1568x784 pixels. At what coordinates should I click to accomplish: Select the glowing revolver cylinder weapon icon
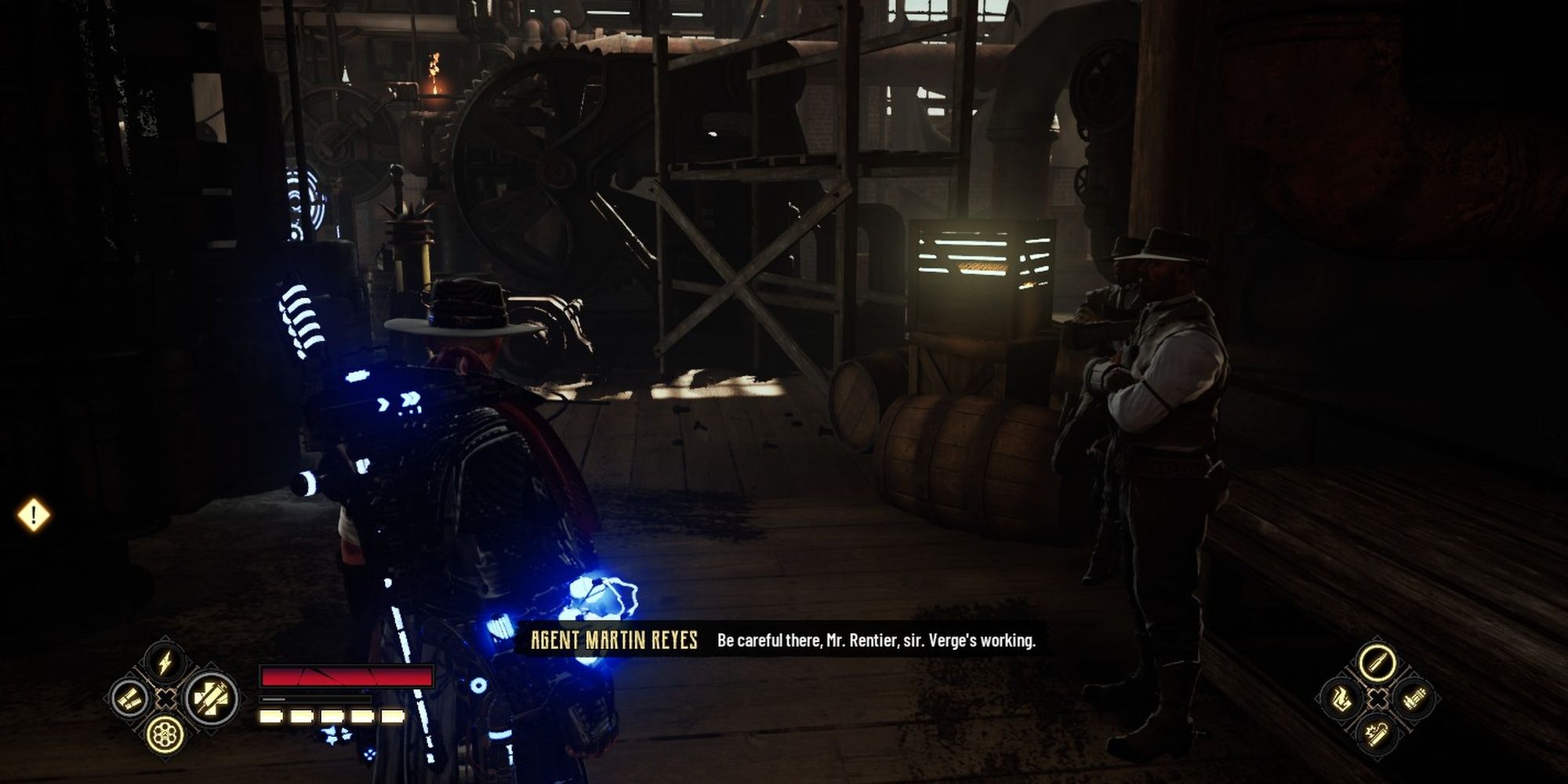tap(165, 735)
